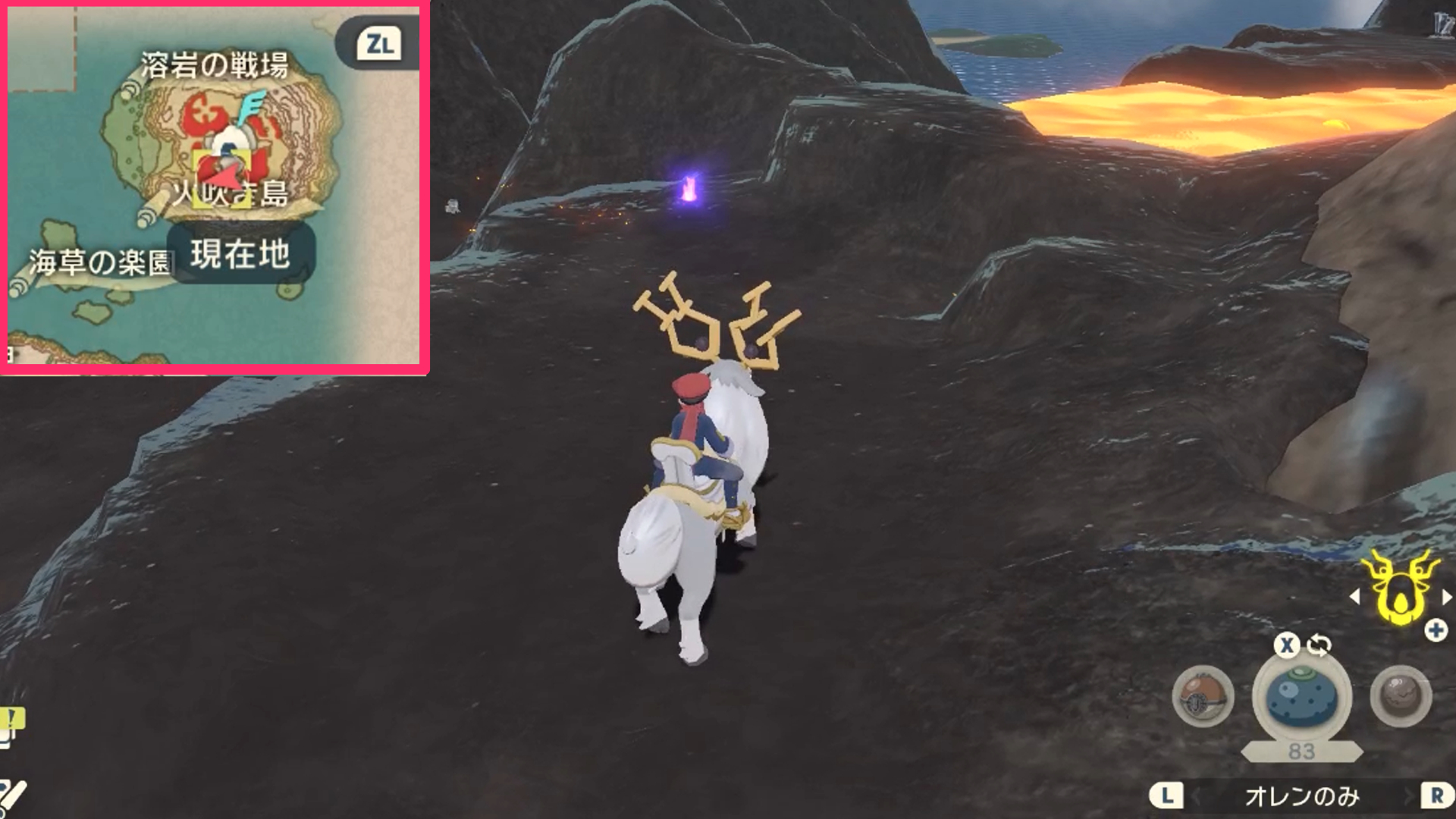Open the 現在地 location badge
This screenshot has width=1456, height=819.
(x=240, y=255)
